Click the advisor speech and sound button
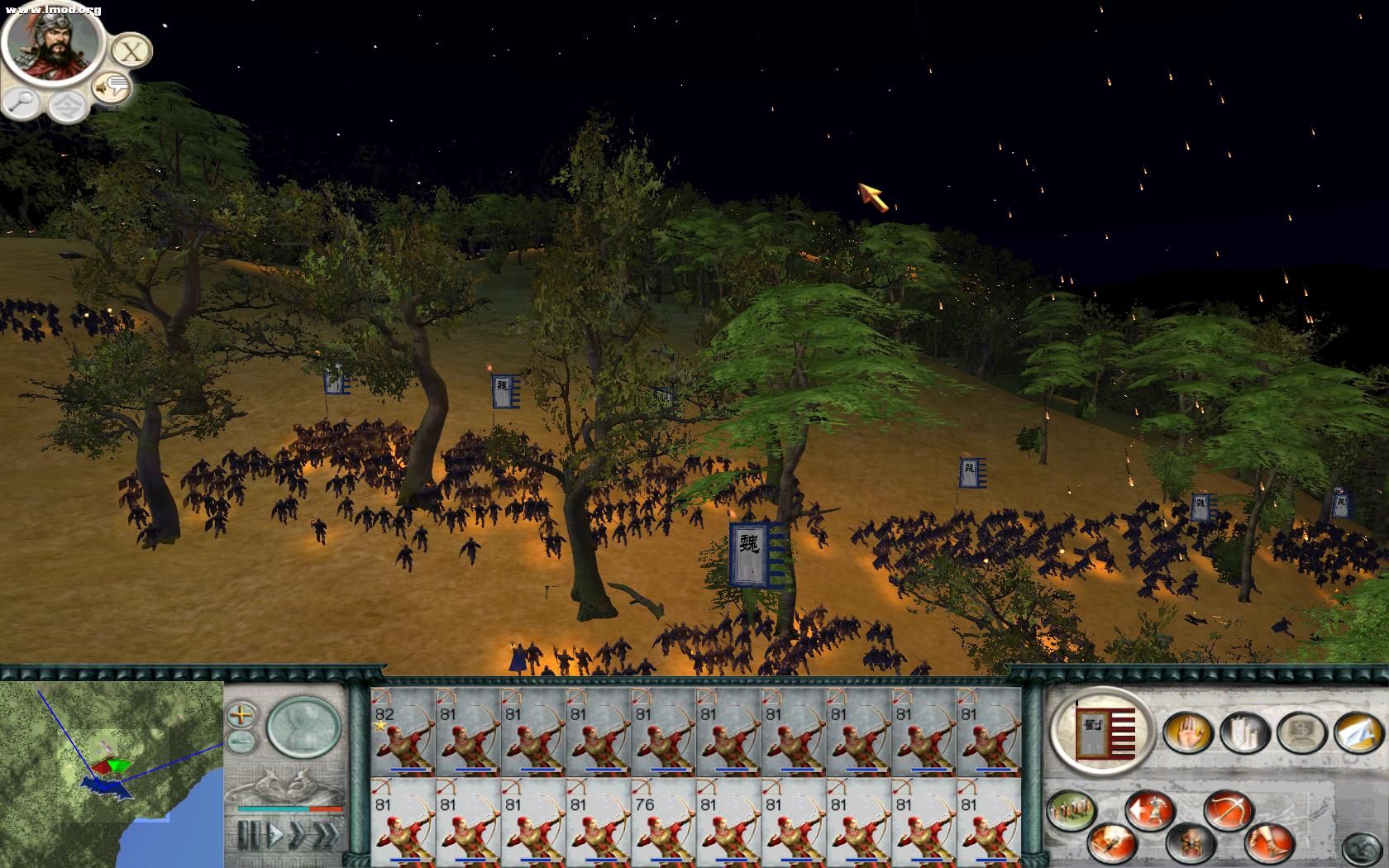The image size is (1389, 868). point(111,86)
